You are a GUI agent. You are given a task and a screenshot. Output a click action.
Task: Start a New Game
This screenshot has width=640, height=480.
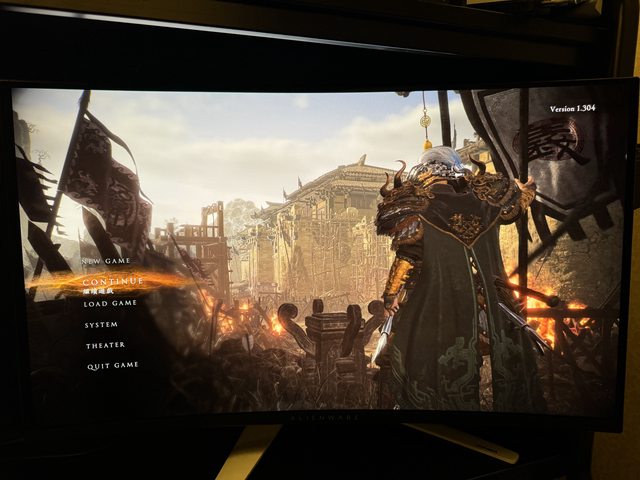pyautogui.click(x=106, y=261)
